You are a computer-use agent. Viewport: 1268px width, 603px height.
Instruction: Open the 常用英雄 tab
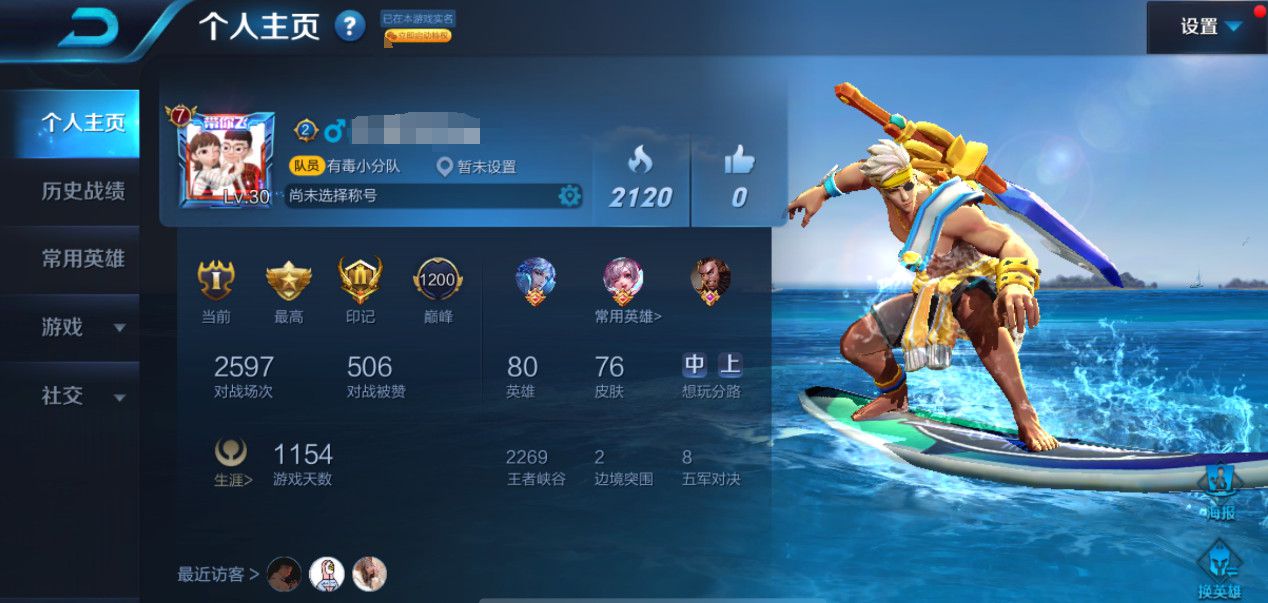pyautogui.click(x=82, y=259)
